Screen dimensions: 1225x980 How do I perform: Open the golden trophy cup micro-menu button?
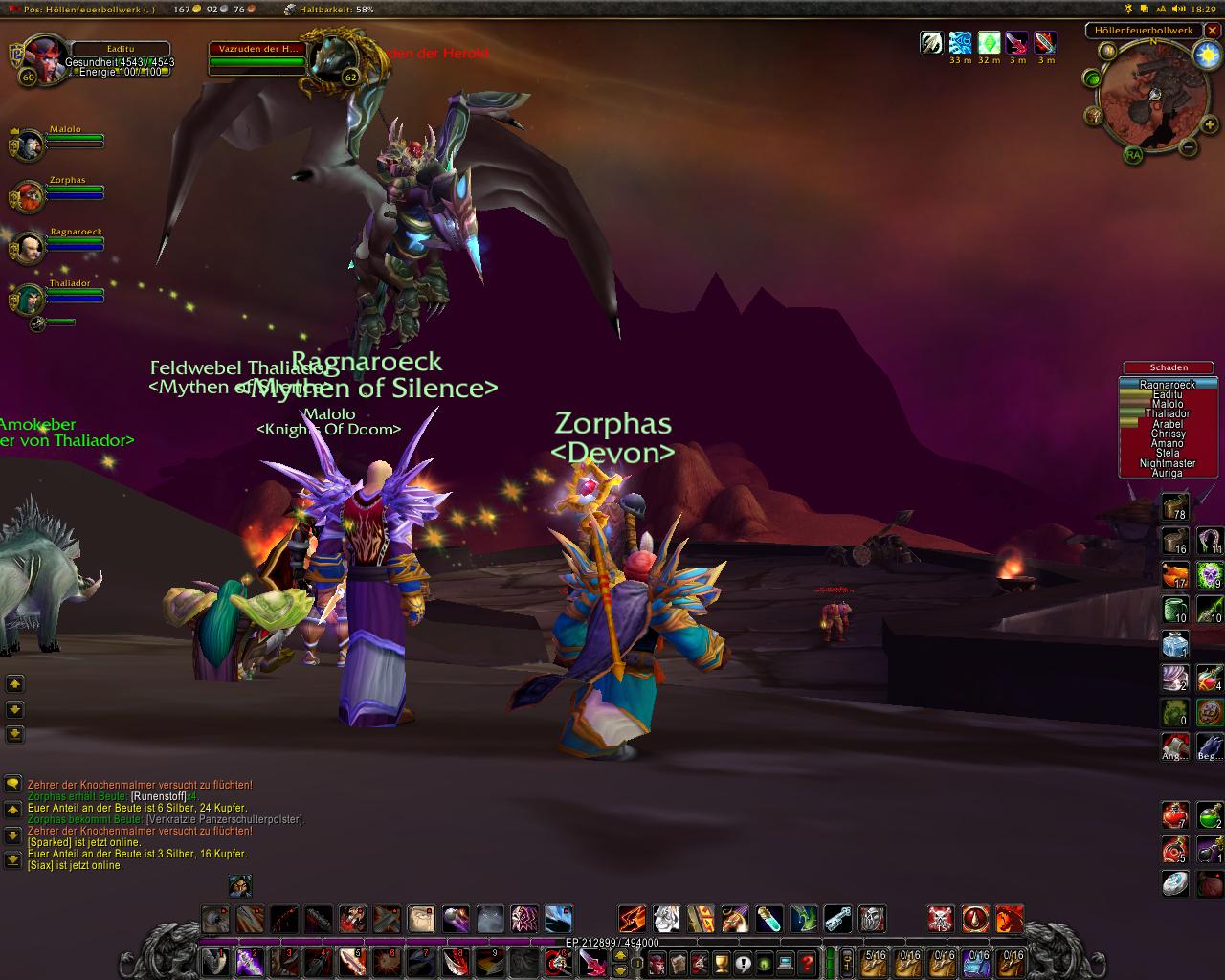722,961
